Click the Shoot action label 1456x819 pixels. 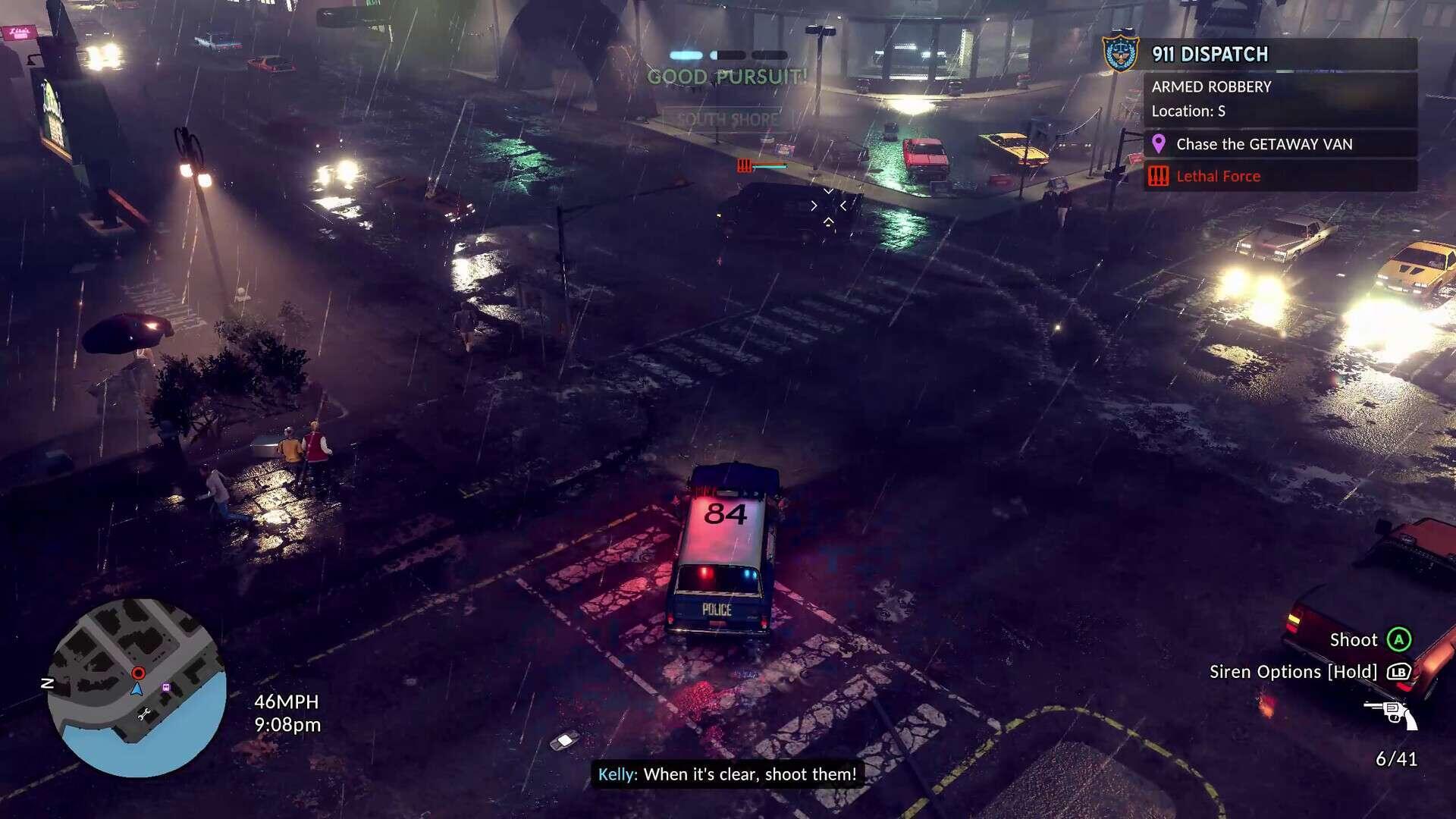coord(1353,640)
